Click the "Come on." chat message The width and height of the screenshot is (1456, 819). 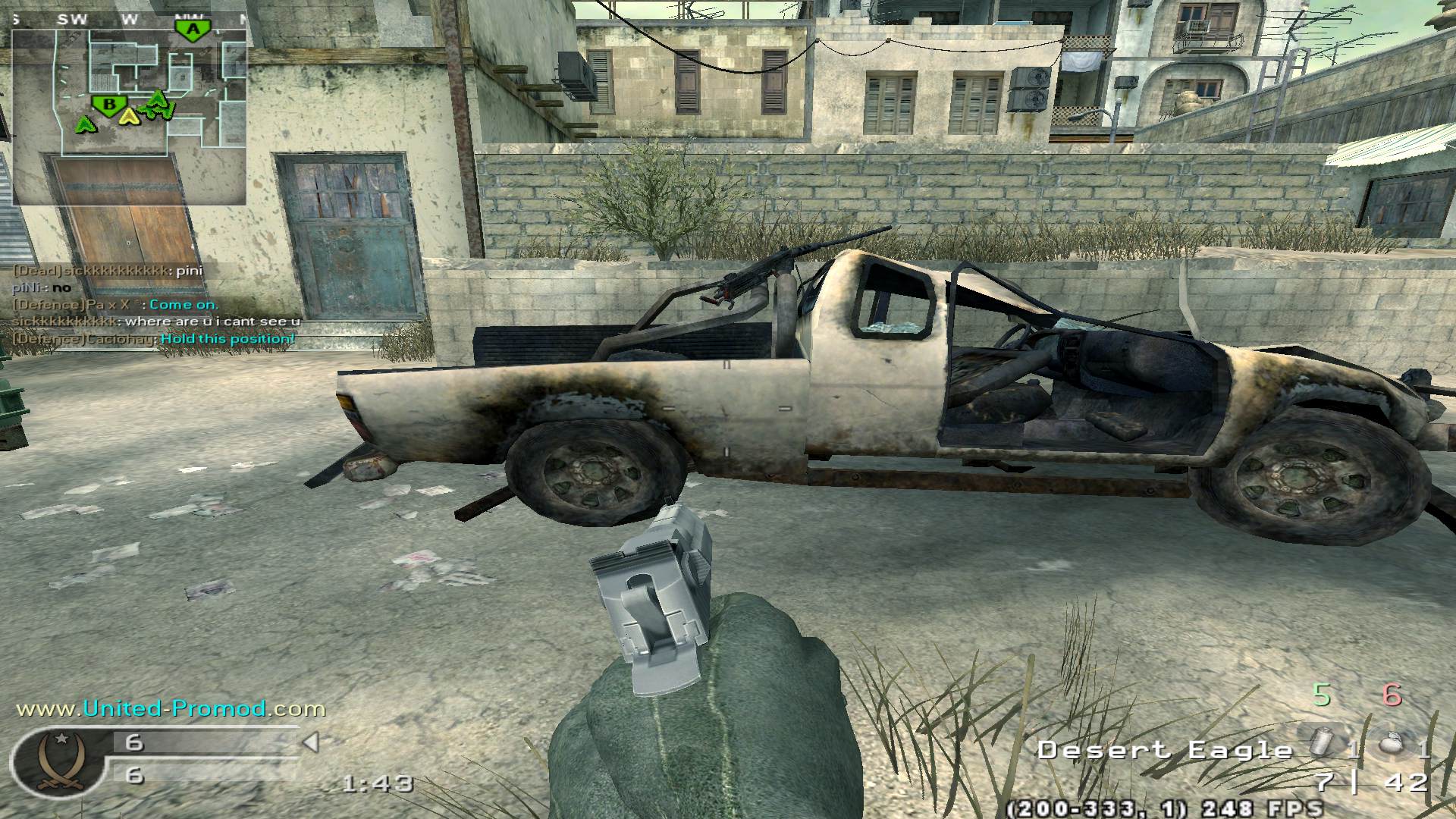184,304
